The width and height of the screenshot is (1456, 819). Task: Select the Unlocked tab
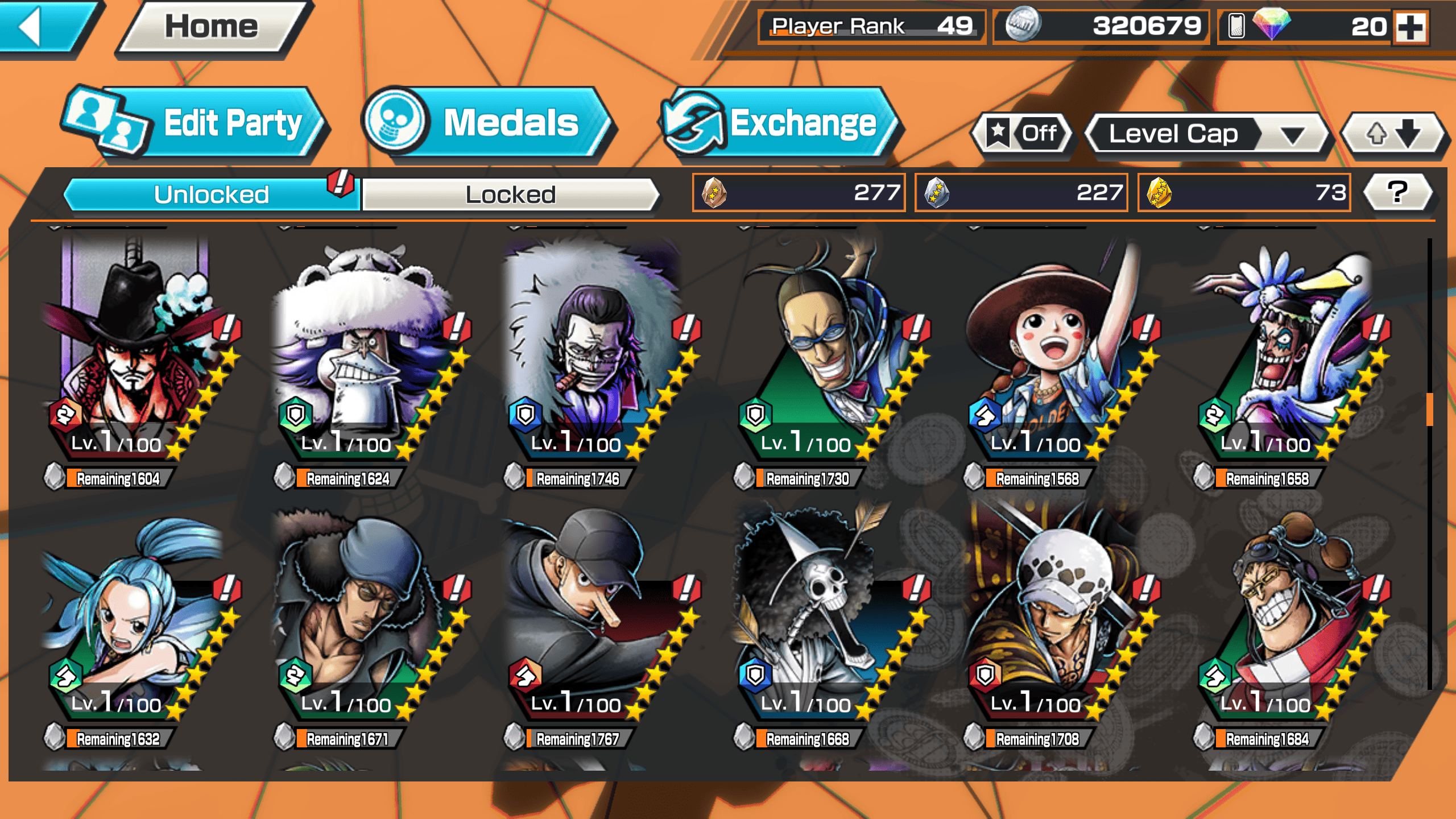point(212,195)
